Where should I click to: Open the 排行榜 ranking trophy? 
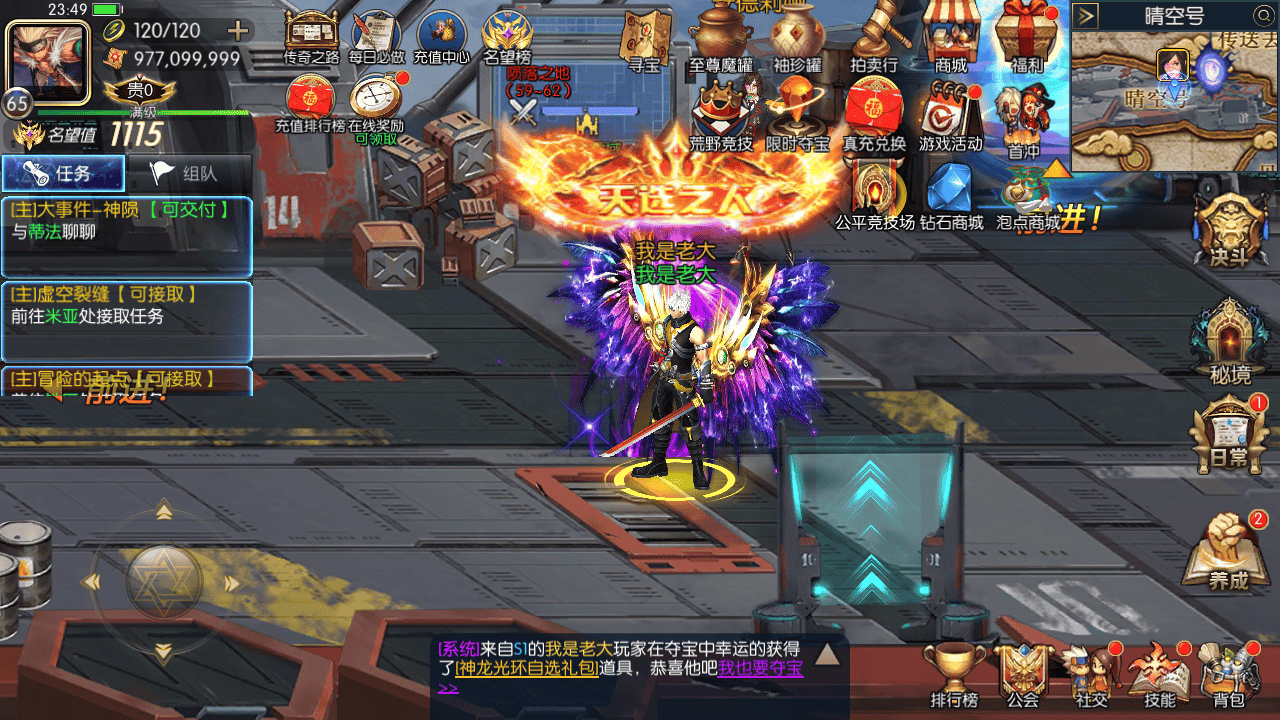click(953, 675)
